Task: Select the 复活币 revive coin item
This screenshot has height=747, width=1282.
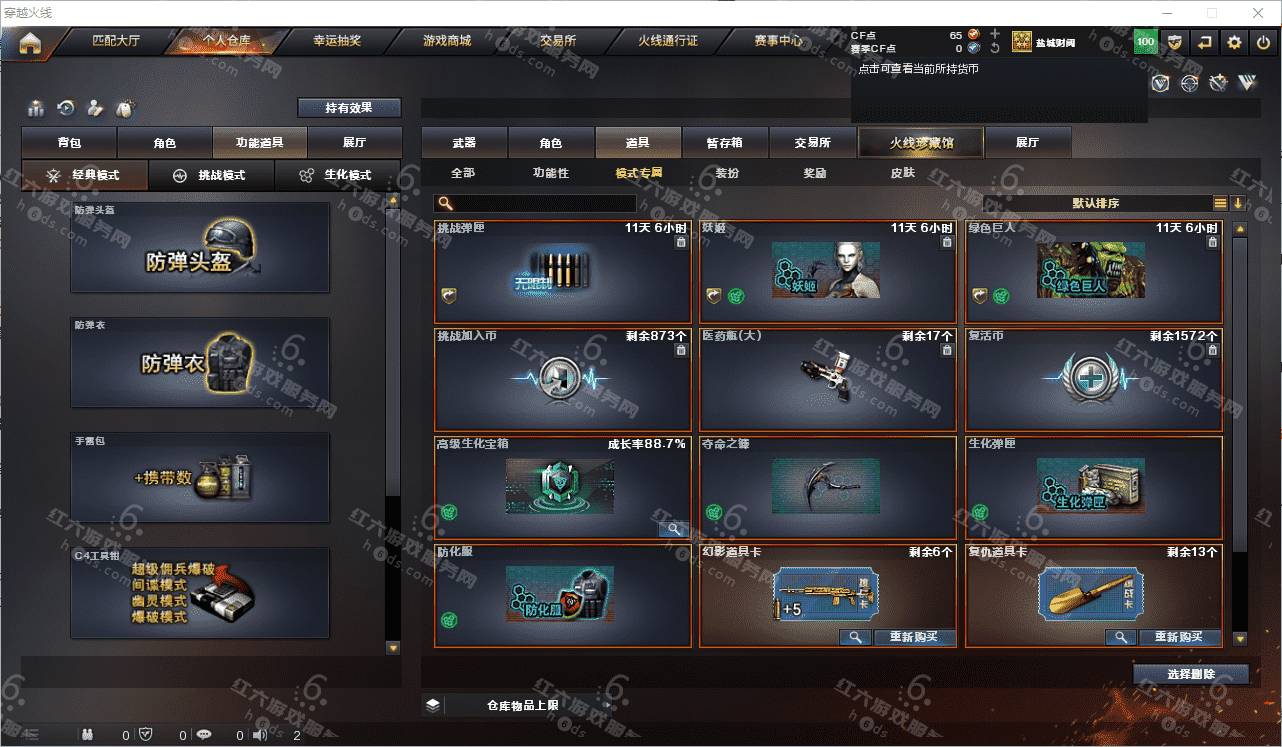Action: pyautogui.click(x=1093, y=380)
